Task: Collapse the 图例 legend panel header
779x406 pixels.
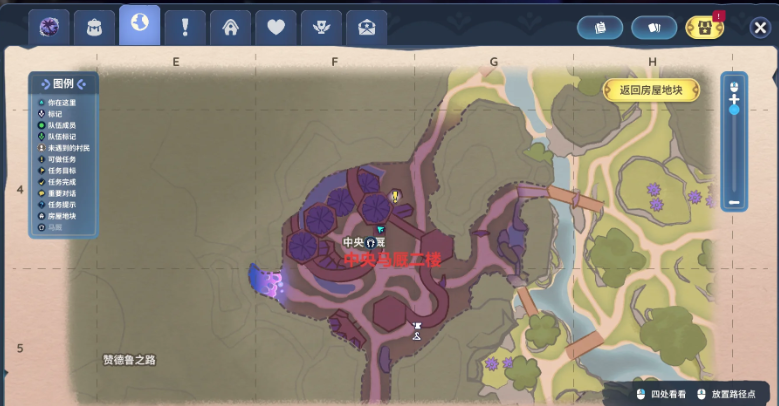Action: pos(63,84)
